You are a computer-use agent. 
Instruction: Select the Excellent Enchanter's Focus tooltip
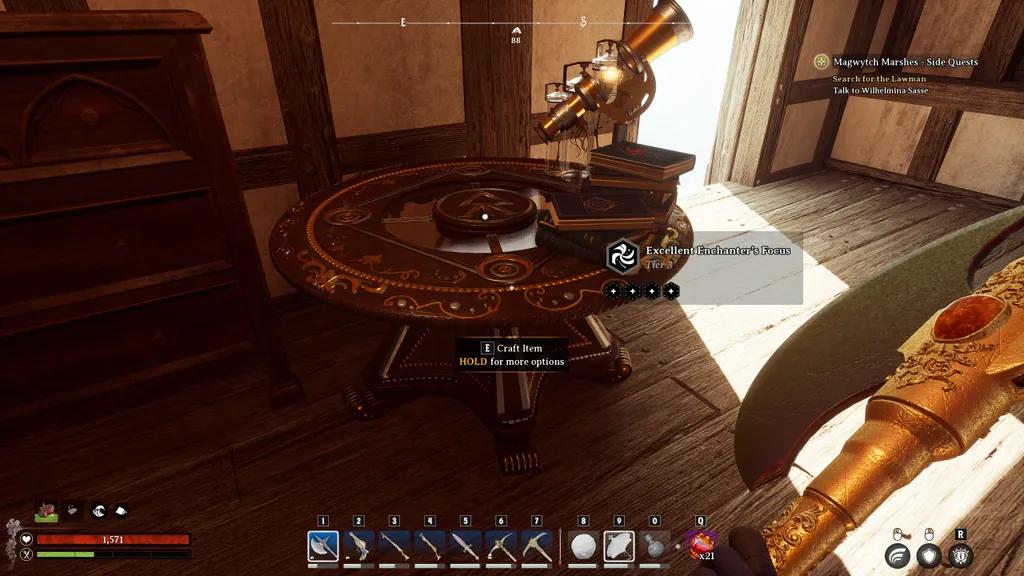[x=704, y=258]
